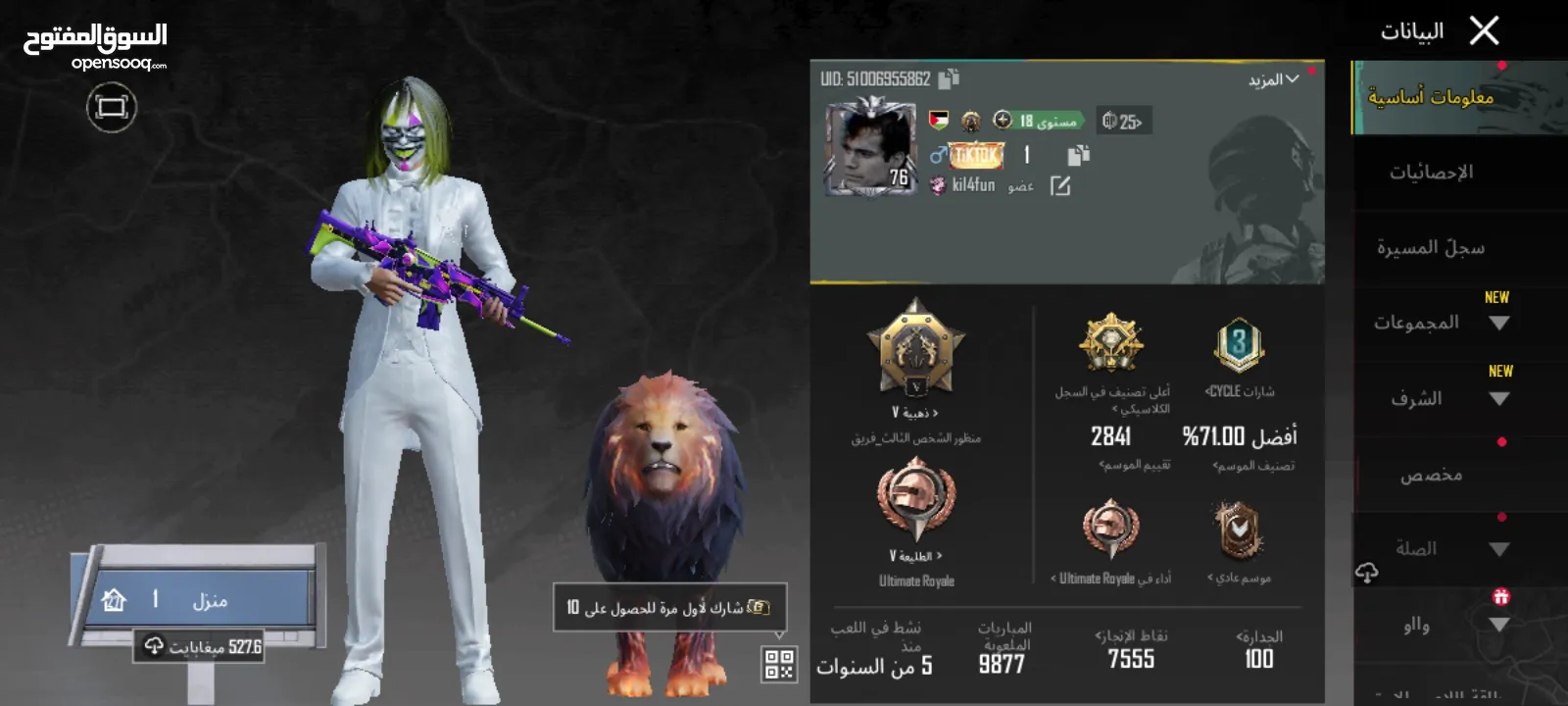Image resolution: width=1568 pixels, height=706 pixels.
Task: Click the player avatar portrait
Action: pos(869,147)
